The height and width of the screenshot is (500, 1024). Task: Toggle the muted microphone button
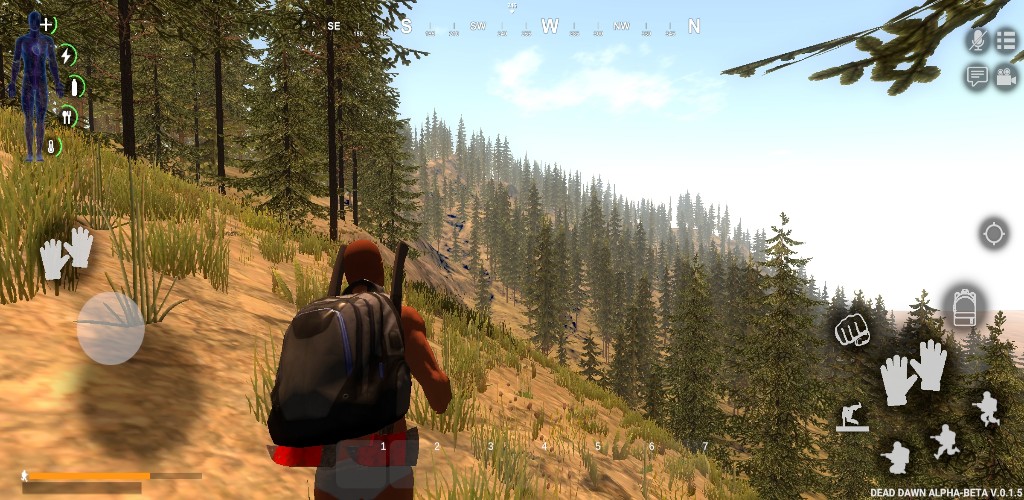point(977,40)
